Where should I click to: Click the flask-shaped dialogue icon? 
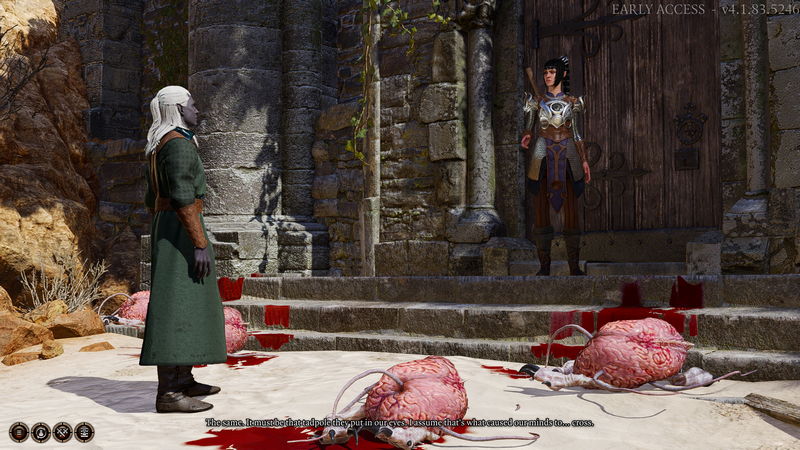[x=41, y=432]
